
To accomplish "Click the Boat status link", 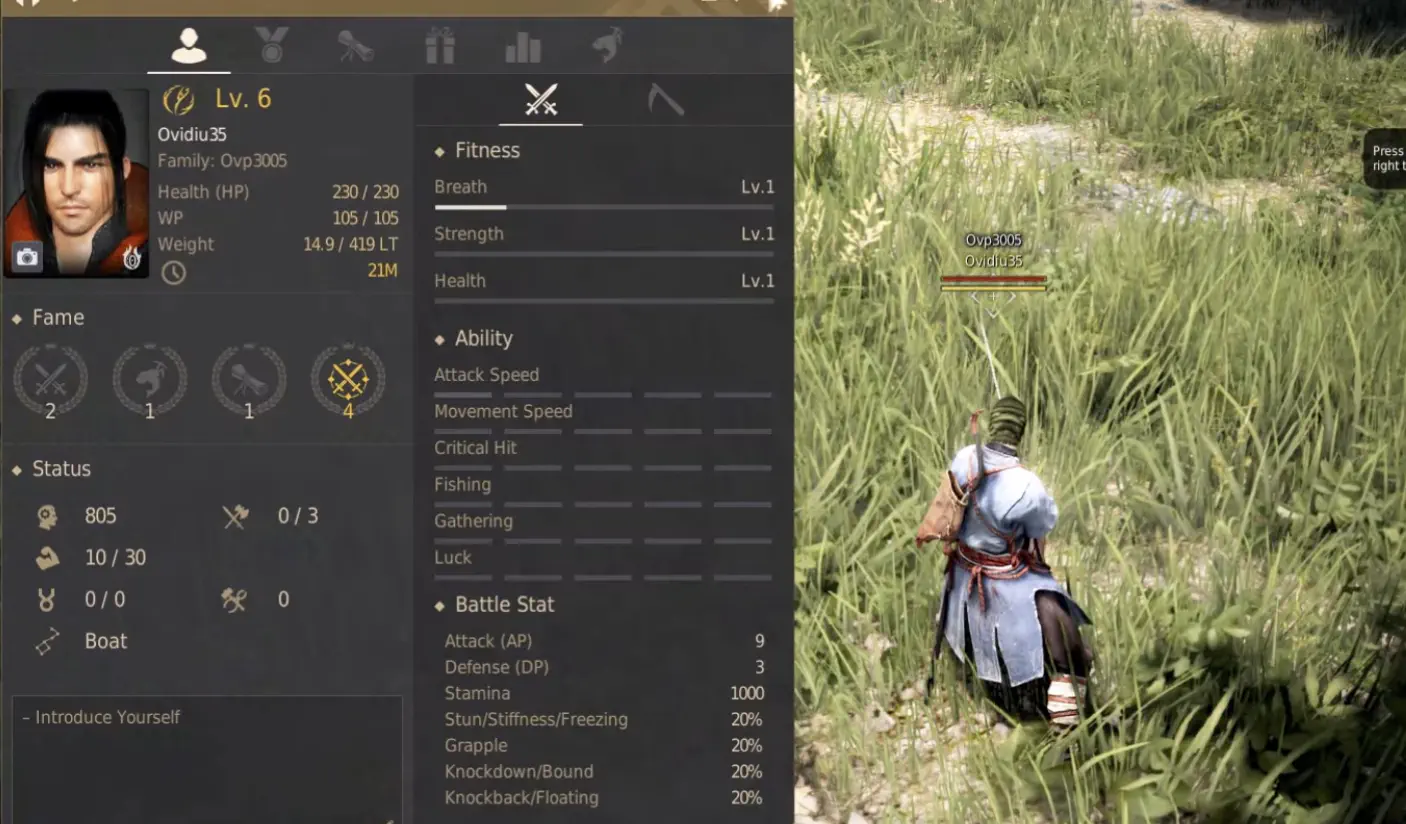I will [105, 641].
